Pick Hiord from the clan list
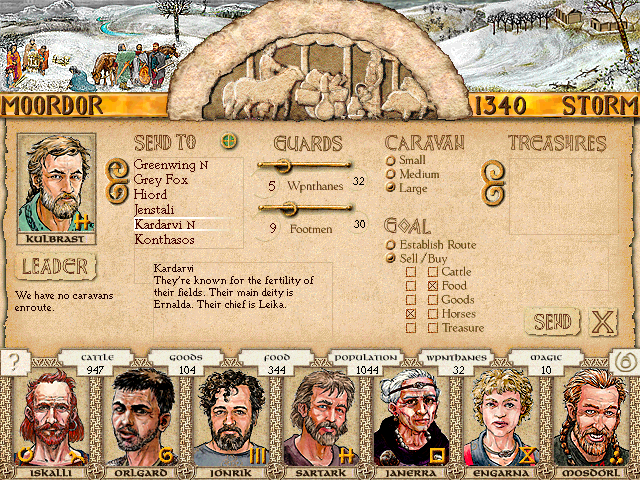Viewport: 640px width, 480px height. point(150,195)
